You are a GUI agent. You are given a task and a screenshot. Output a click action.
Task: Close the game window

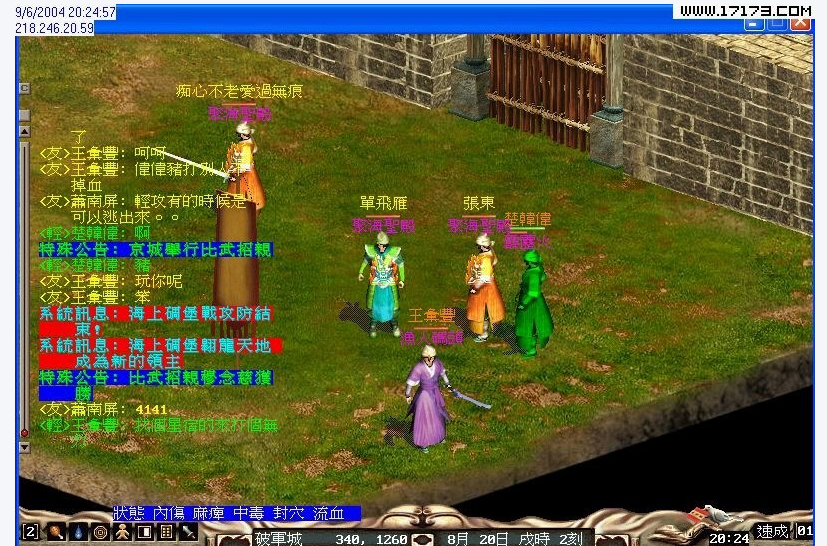coord(801,22)
